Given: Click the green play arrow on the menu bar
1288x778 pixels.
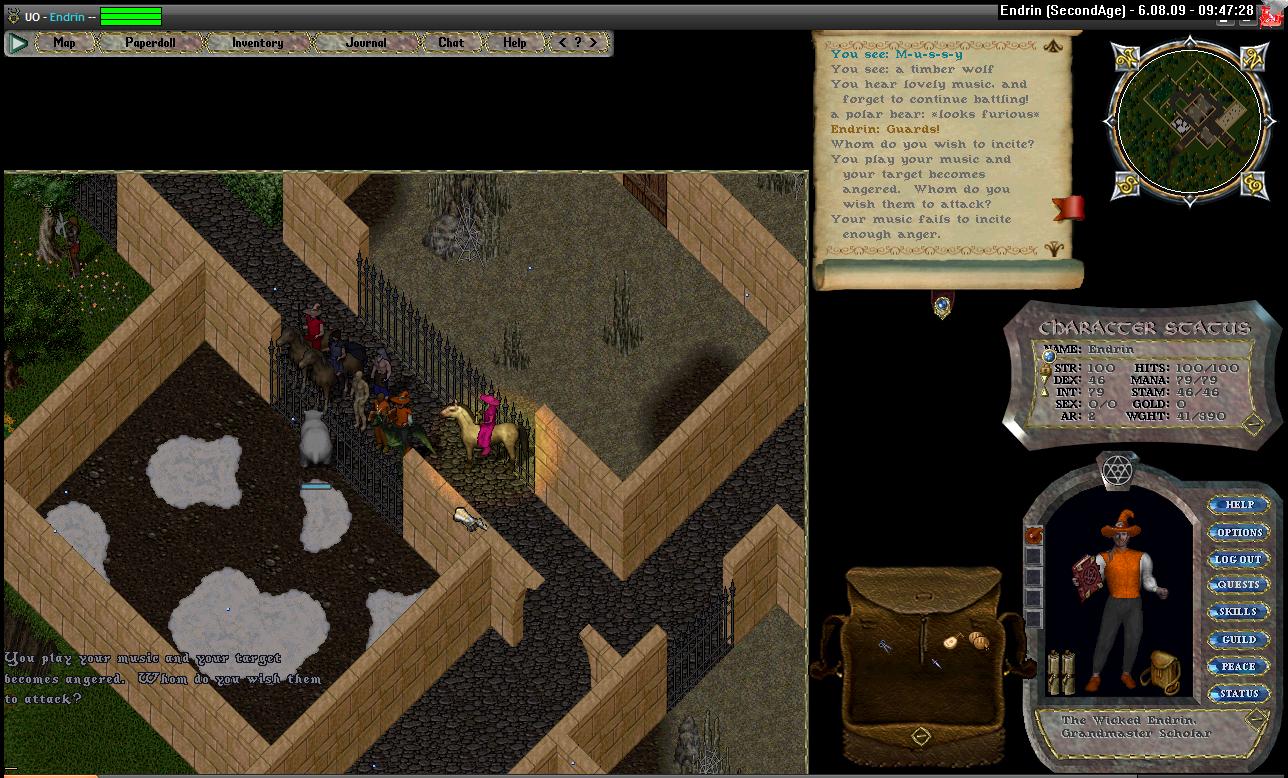Looking at the screenshot, I should [18, 43].
